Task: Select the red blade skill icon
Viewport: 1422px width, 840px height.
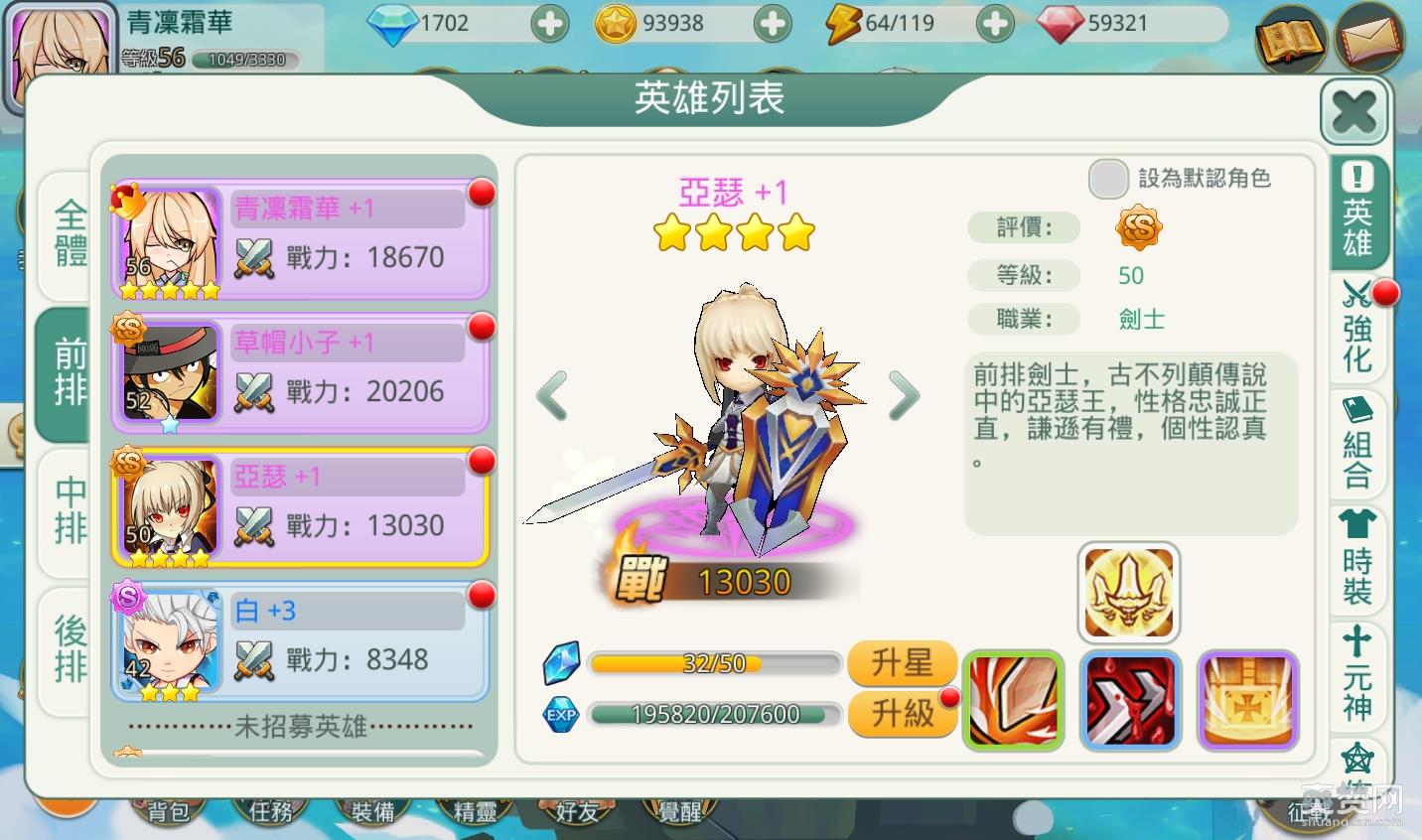Action: point(1131,700)
